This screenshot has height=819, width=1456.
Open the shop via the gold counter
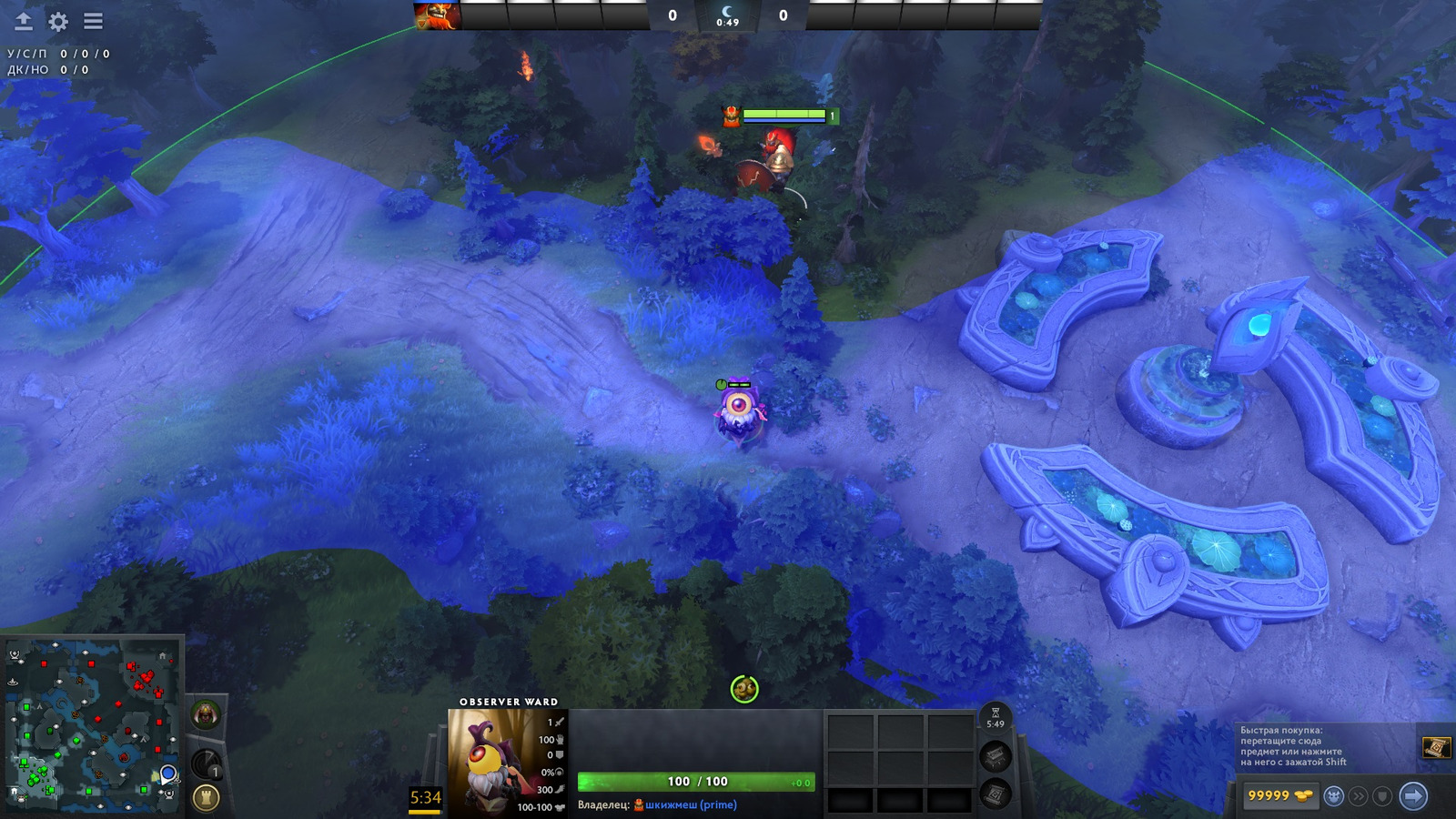(1279, 796)
